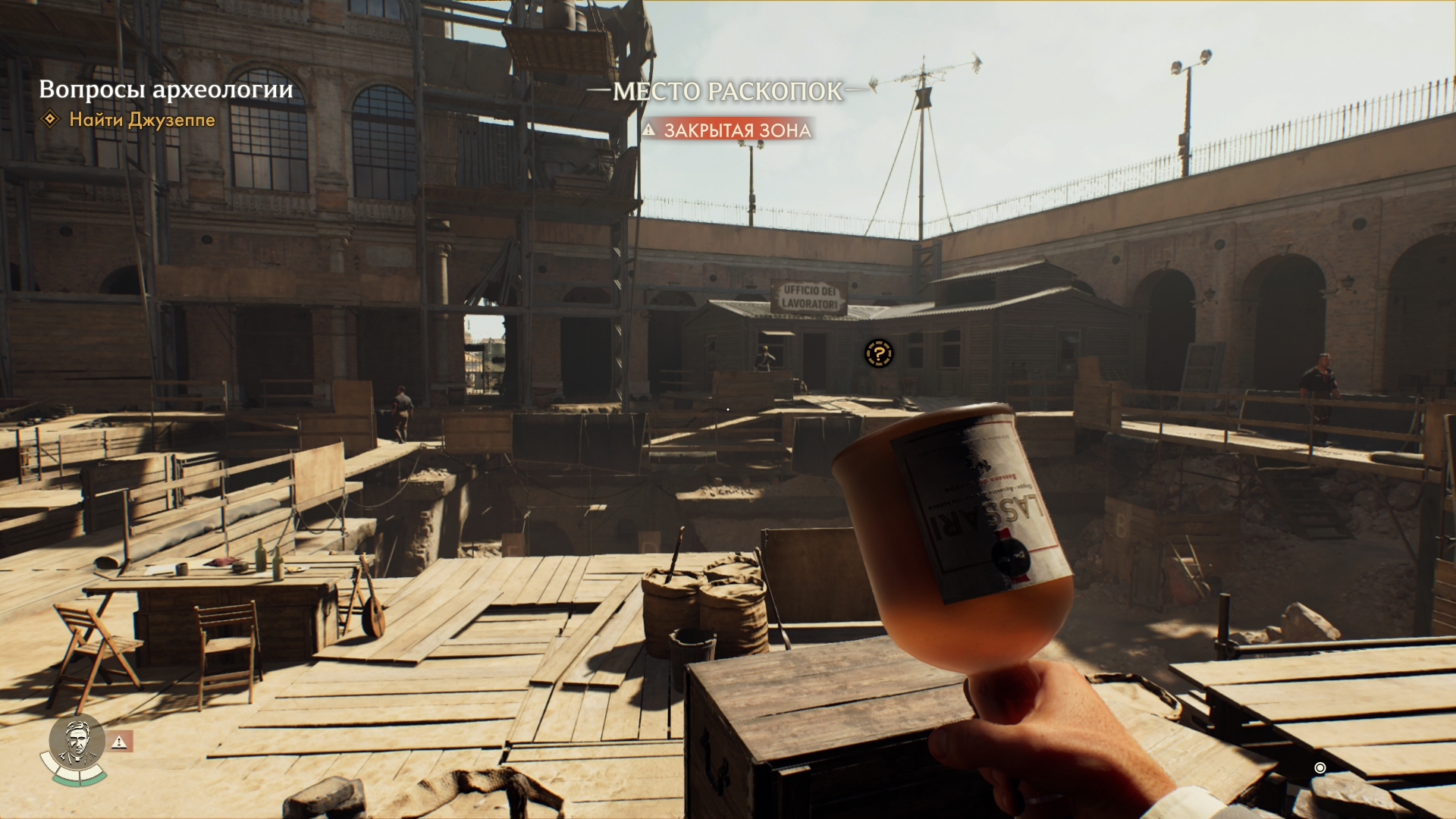
Task: Select the Найти Джузеппе quest objective
Action: 142,120
